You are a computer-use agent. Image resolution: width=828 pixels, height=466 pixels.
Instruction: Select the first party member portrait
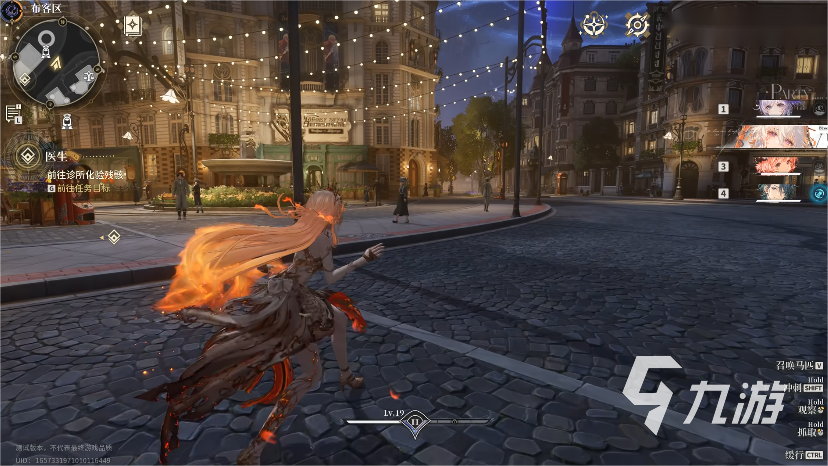(780, 108)
